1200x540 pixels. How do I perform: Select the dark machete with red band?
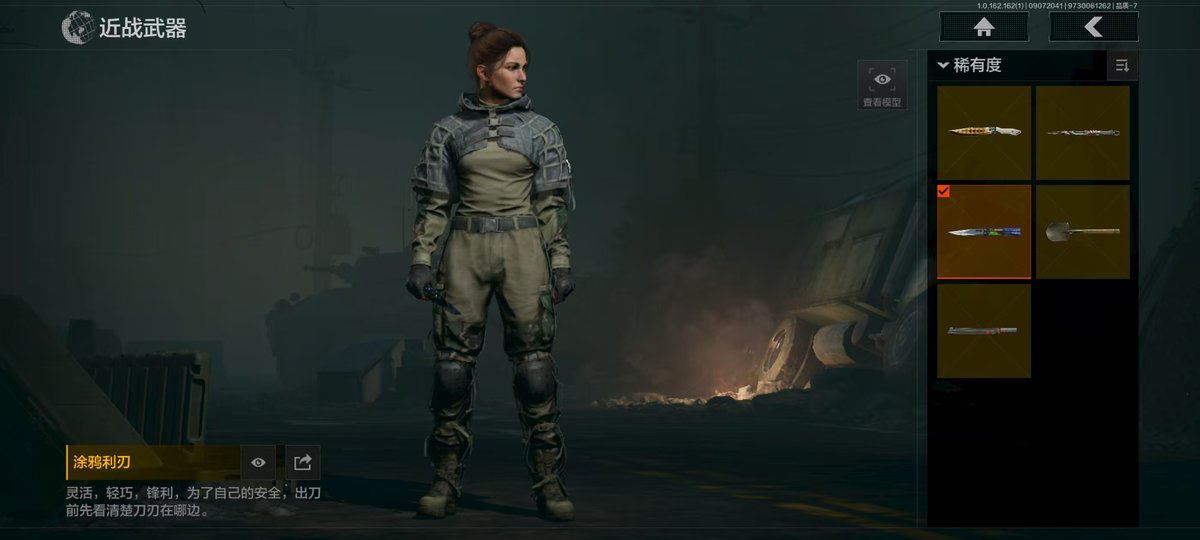[x=984, y=330]
